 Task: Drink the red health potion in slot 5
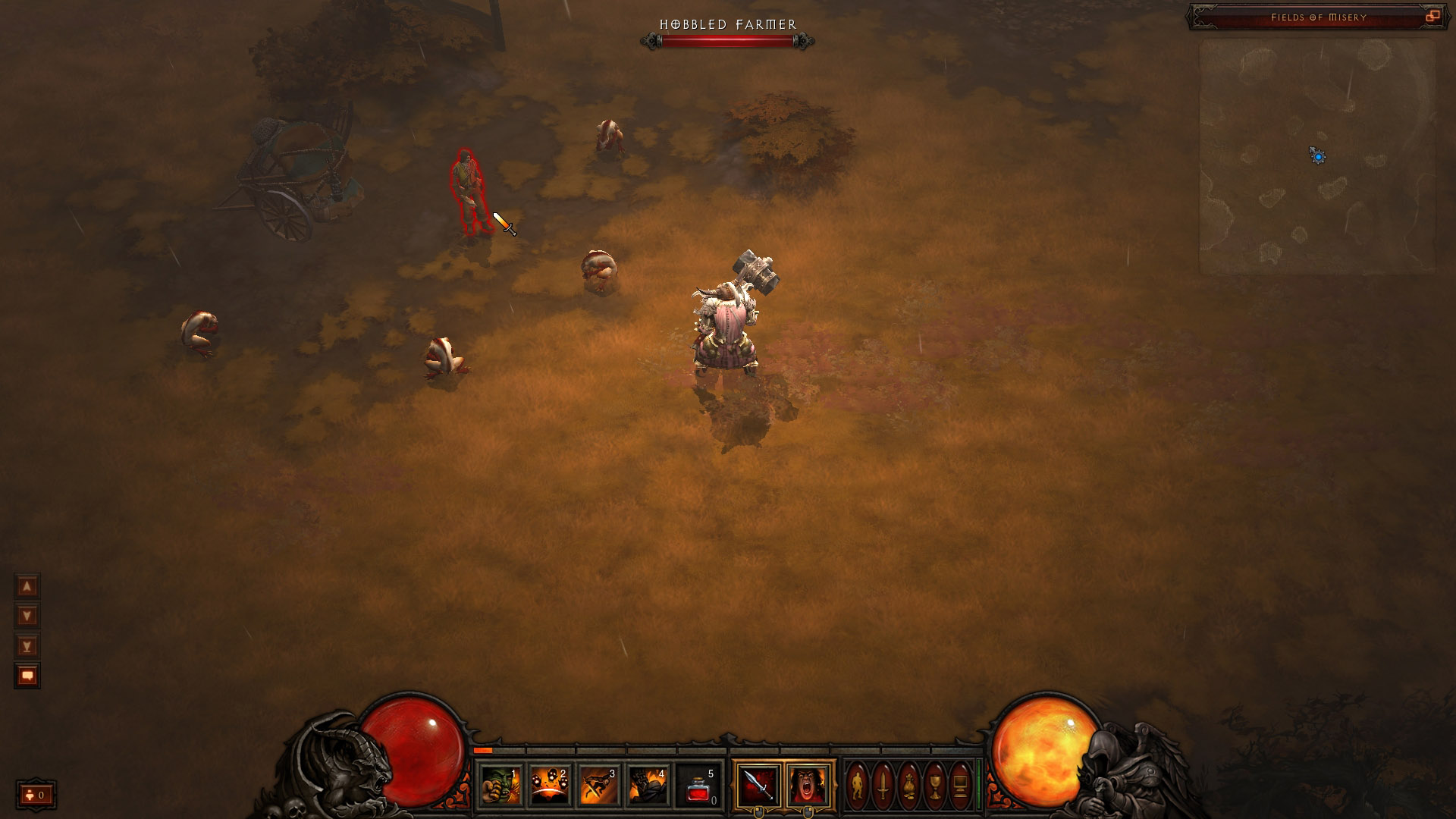[698, 785]
